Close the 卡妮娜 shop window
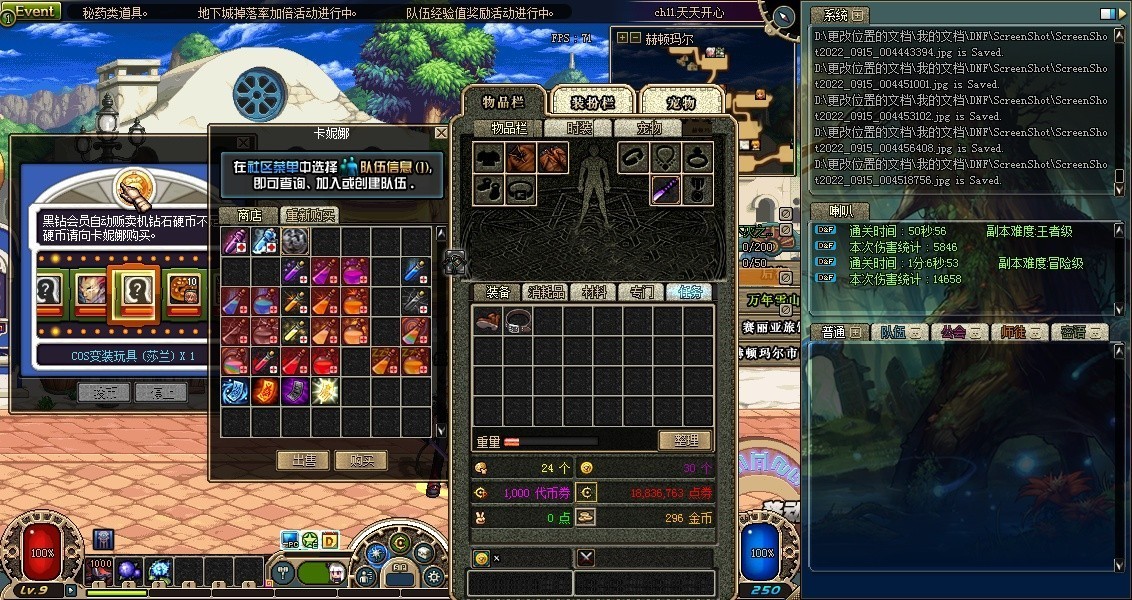This screenshot has width=1132, height=600. (441, 133)
